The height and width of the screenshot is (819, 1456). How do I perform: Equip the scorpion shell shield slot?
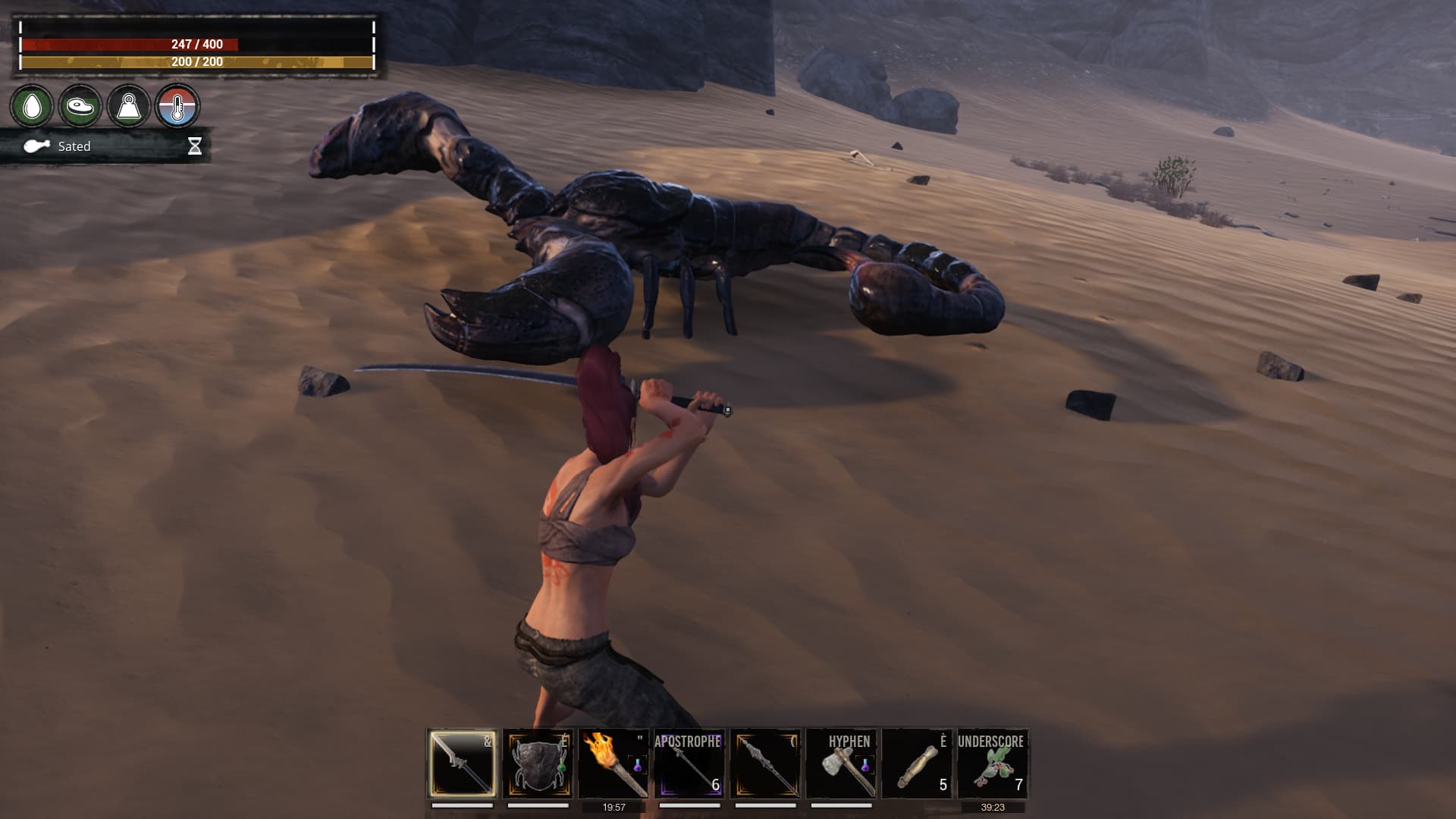[x=538, y=763]
